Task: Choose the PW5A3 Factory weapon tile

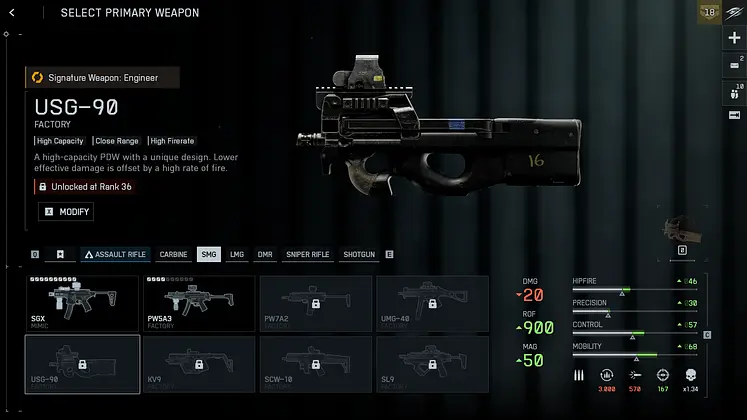Action: [199, 304]
